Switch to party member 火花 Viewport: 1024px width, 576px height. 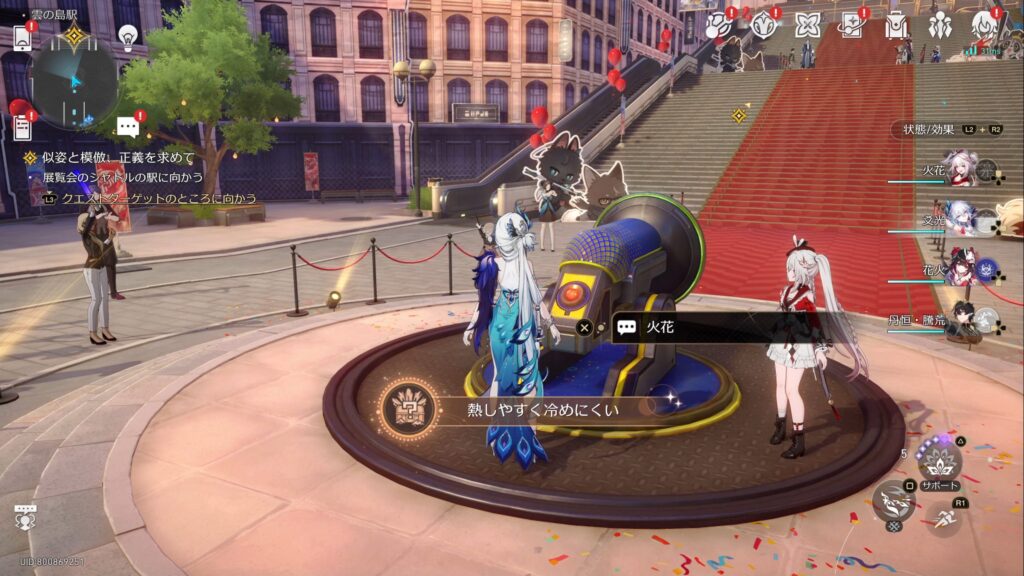pyautogui.click(x=962, y=171)
